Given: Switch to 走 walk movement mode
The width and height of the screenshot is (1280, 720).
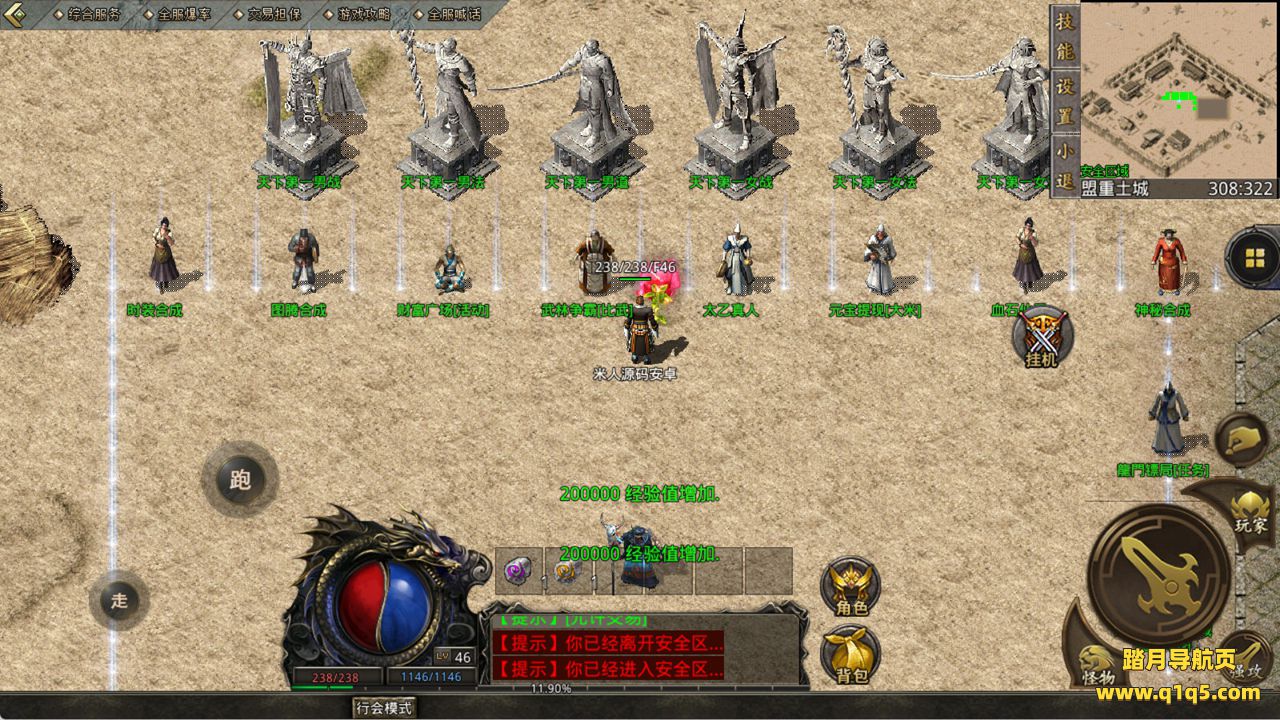Looking at the screenshot, I should click(119, 600).
